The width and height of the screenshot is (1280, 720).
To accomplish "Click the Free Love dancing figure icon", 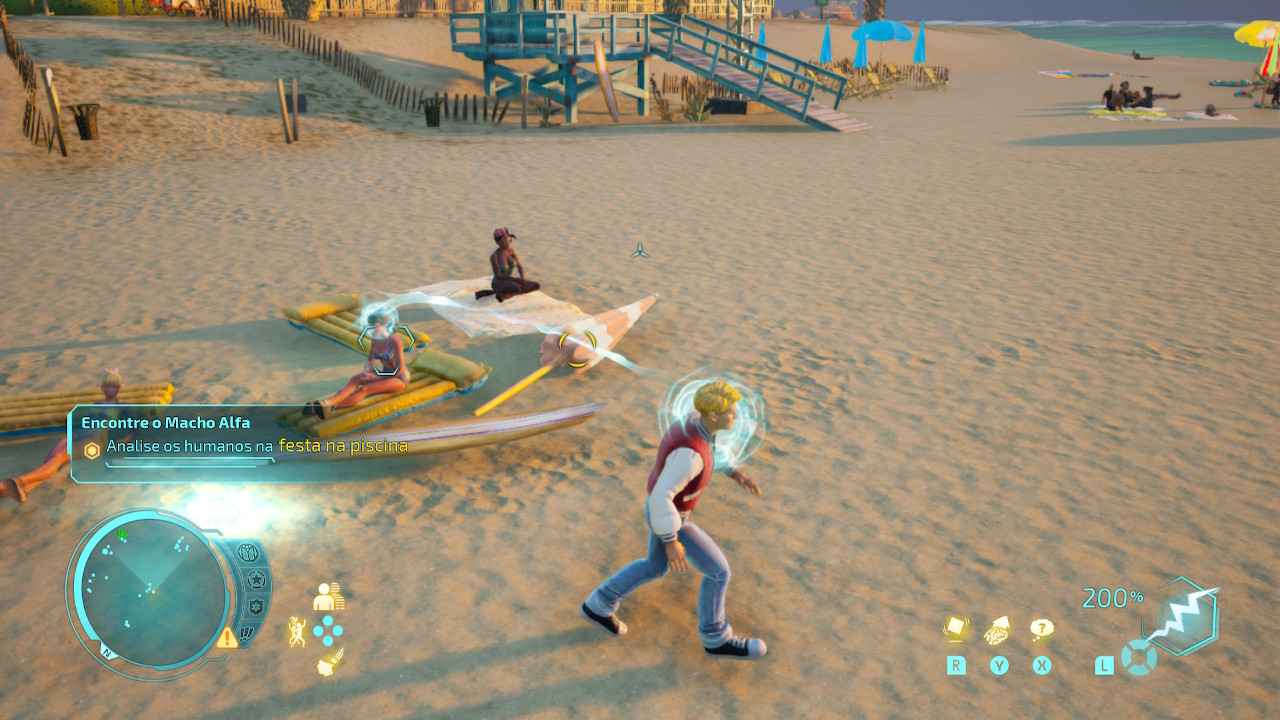I will (296, 629).
